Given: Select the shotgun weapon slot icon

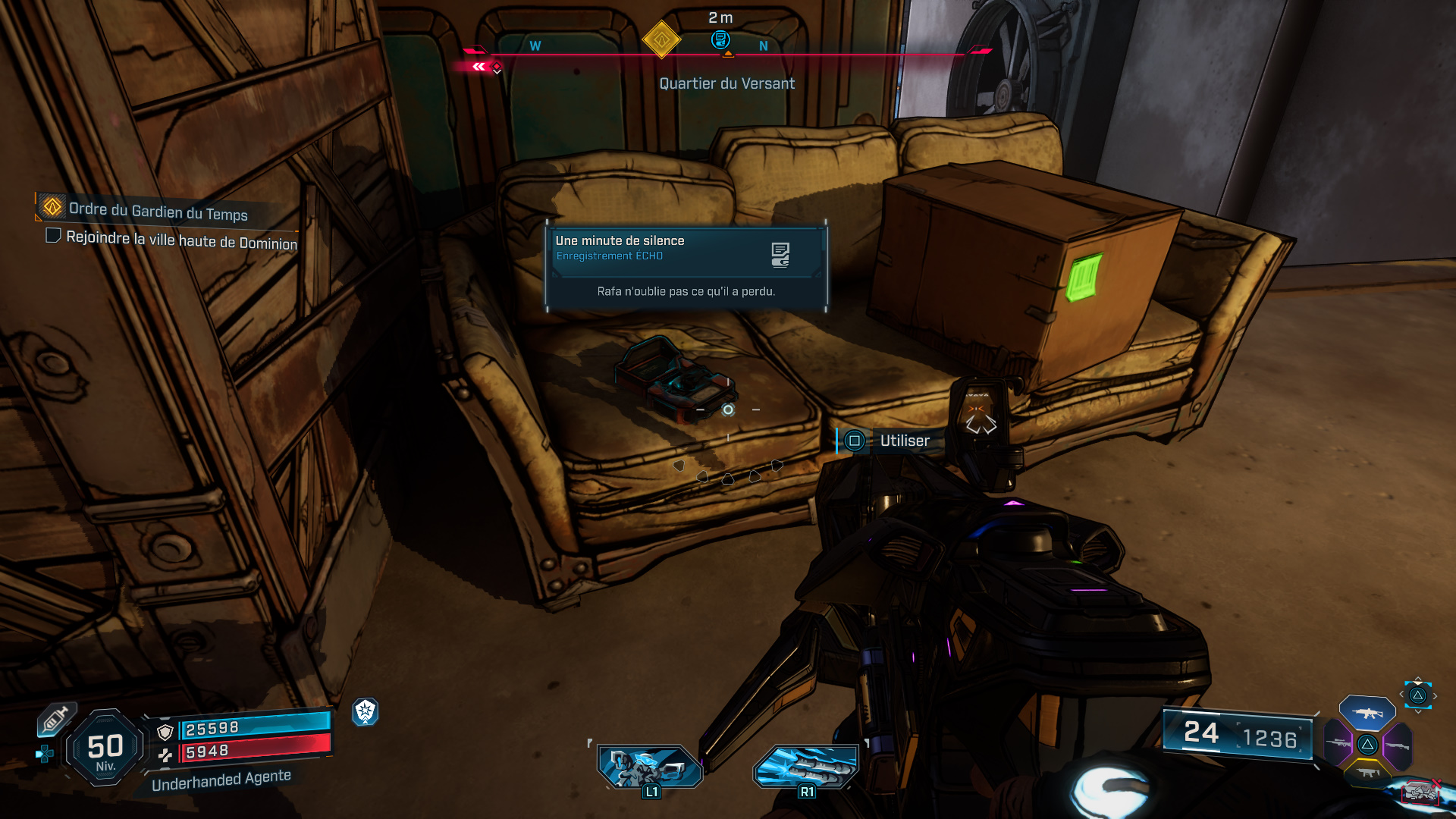Looking at the screenshot, I should tap(1397, 745).
